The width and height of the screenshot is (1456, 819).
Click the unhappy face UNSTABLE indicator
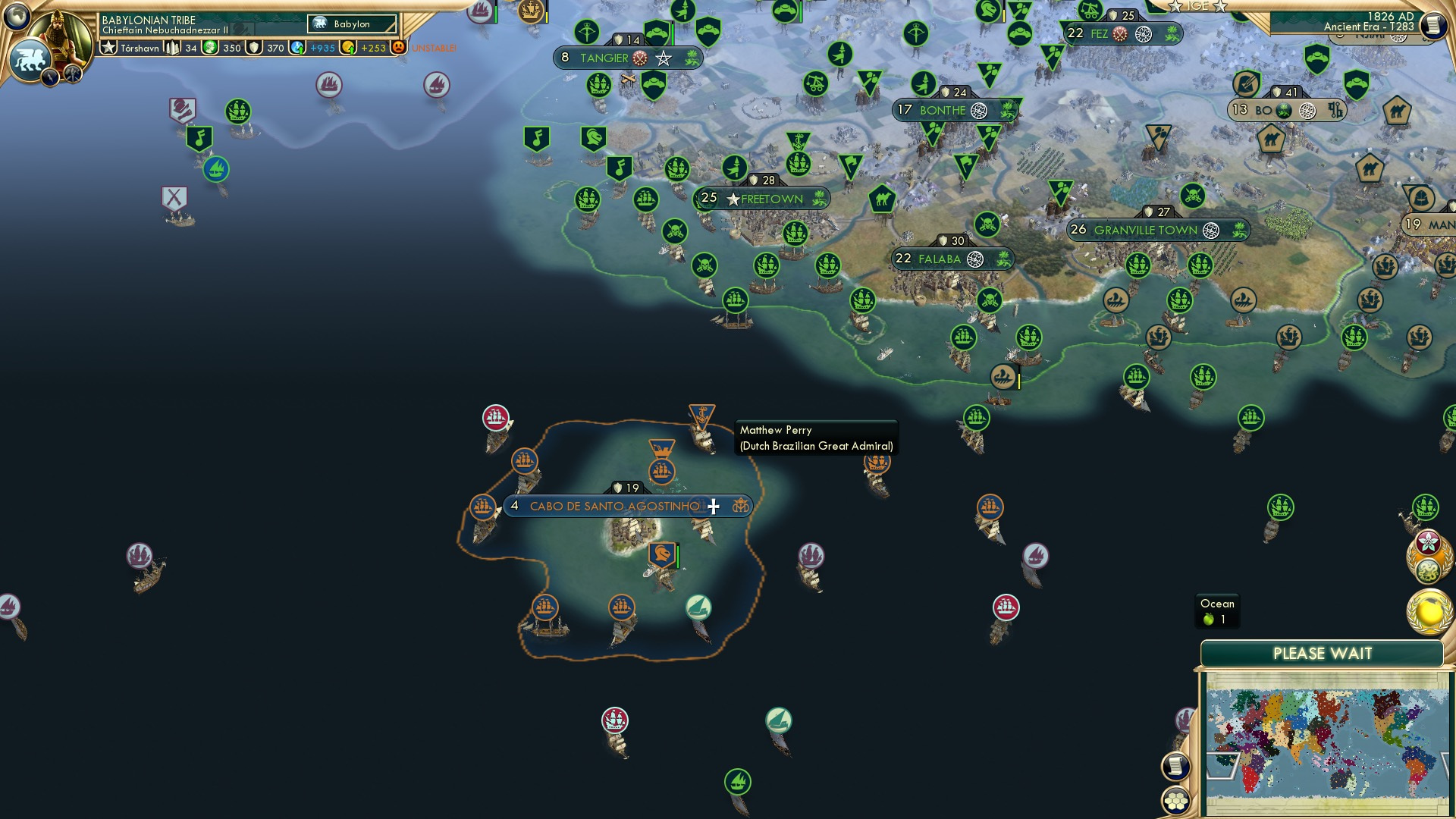coord(400,48)
